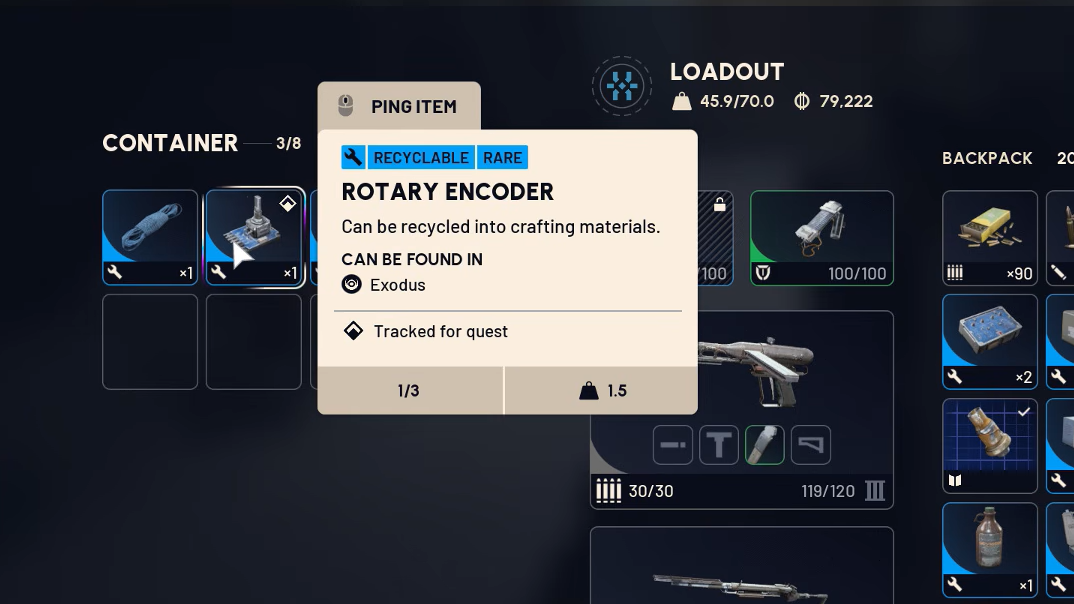1074x604 pixels.
Task: Open the T-shaped attachment slot on the weapon
Action: point(719,445)
